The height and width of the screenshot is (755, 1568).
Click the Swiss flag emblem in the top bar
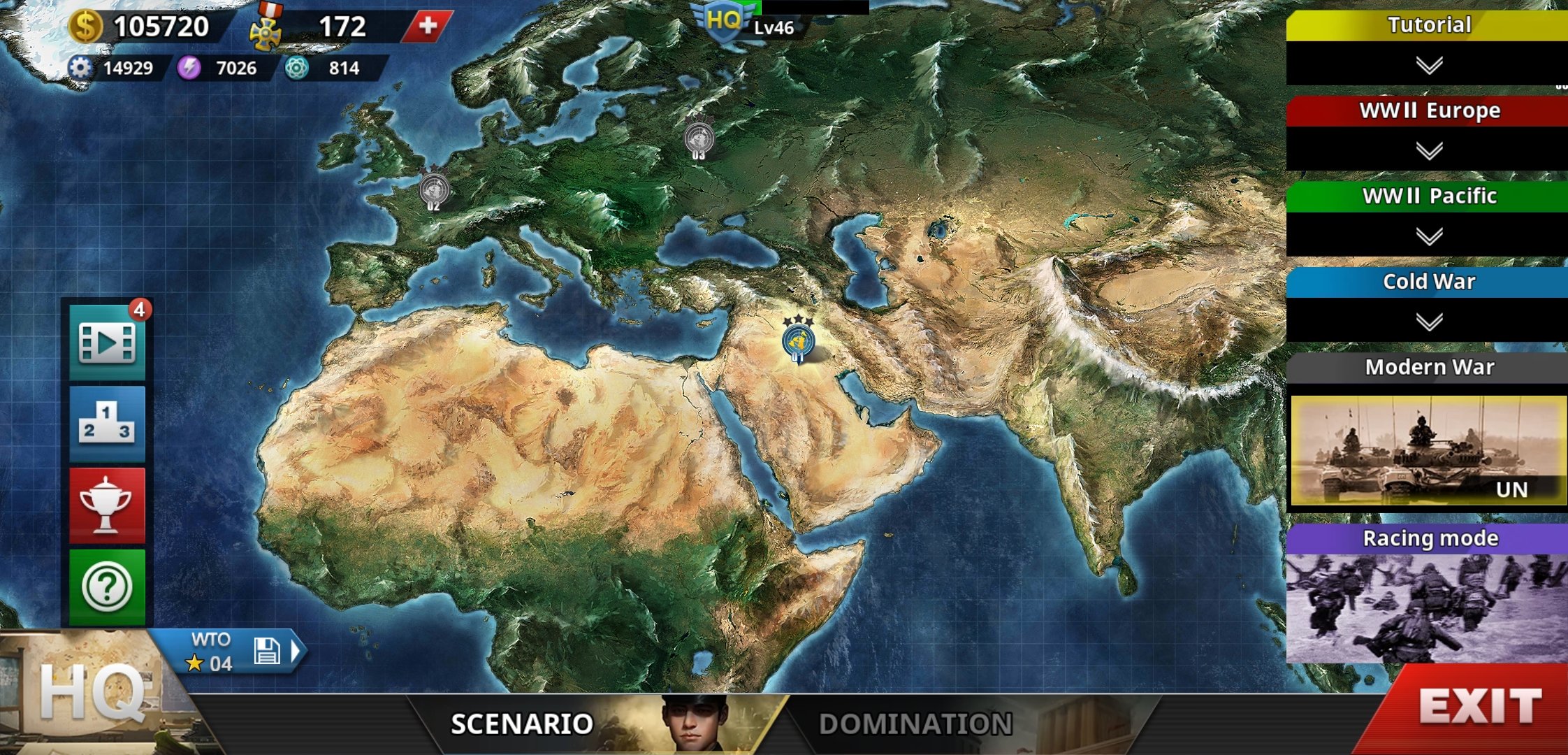(427, 26)
